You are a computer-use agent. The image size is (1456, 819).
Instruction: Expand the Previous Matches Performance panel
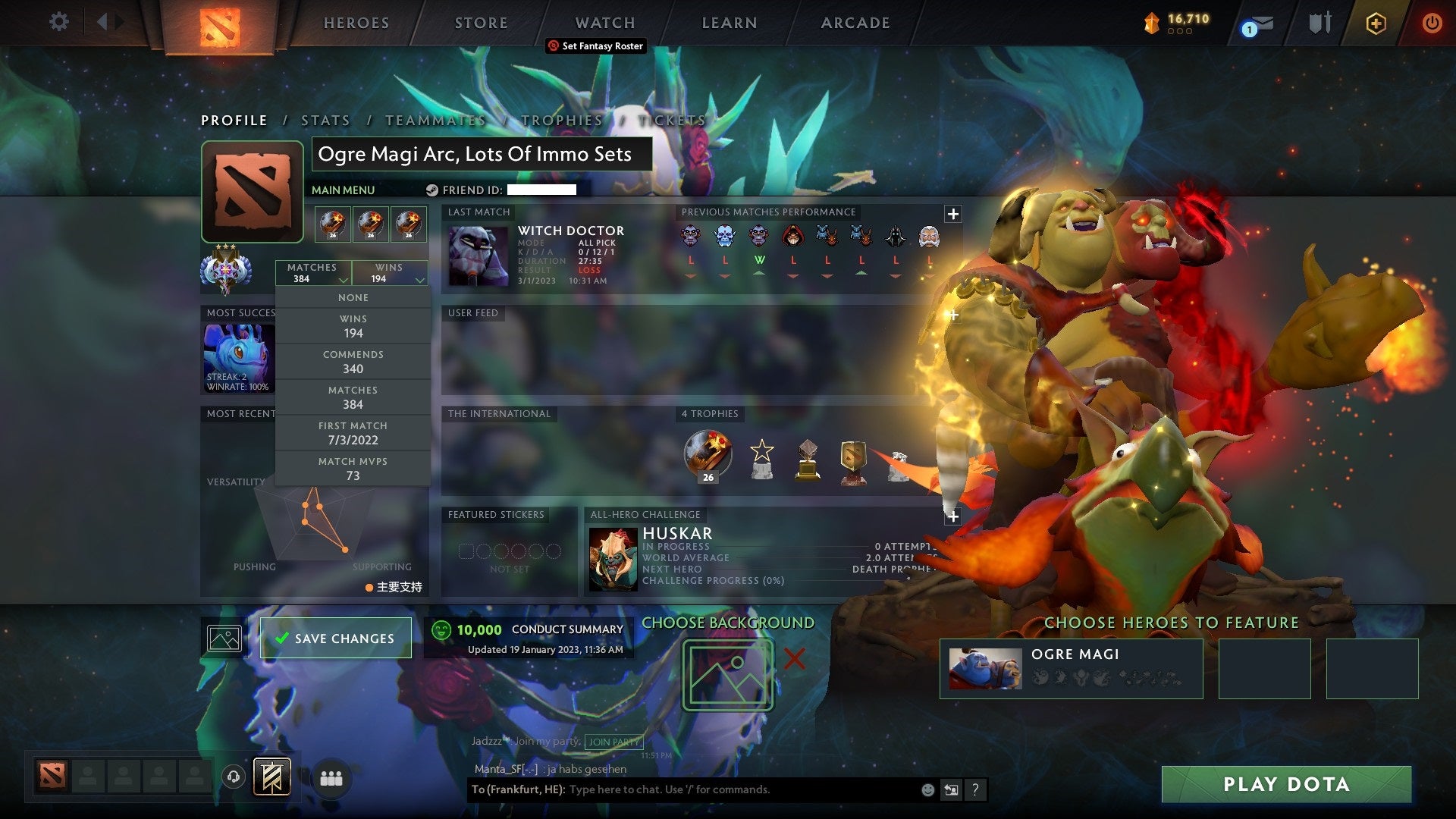coord(952,214)
